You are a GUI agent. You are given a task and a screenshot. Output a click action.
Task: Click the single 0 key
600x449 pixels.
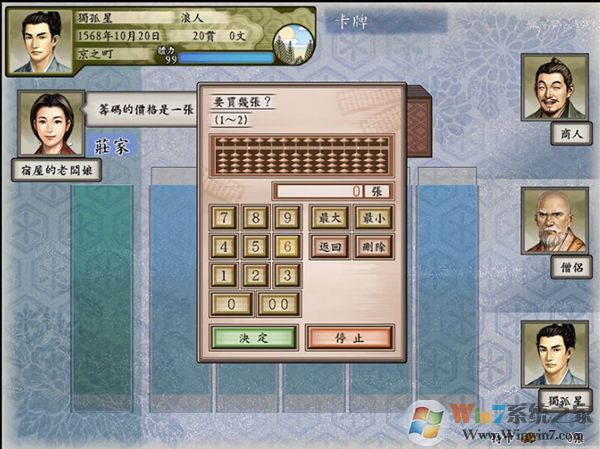(232, 304)
